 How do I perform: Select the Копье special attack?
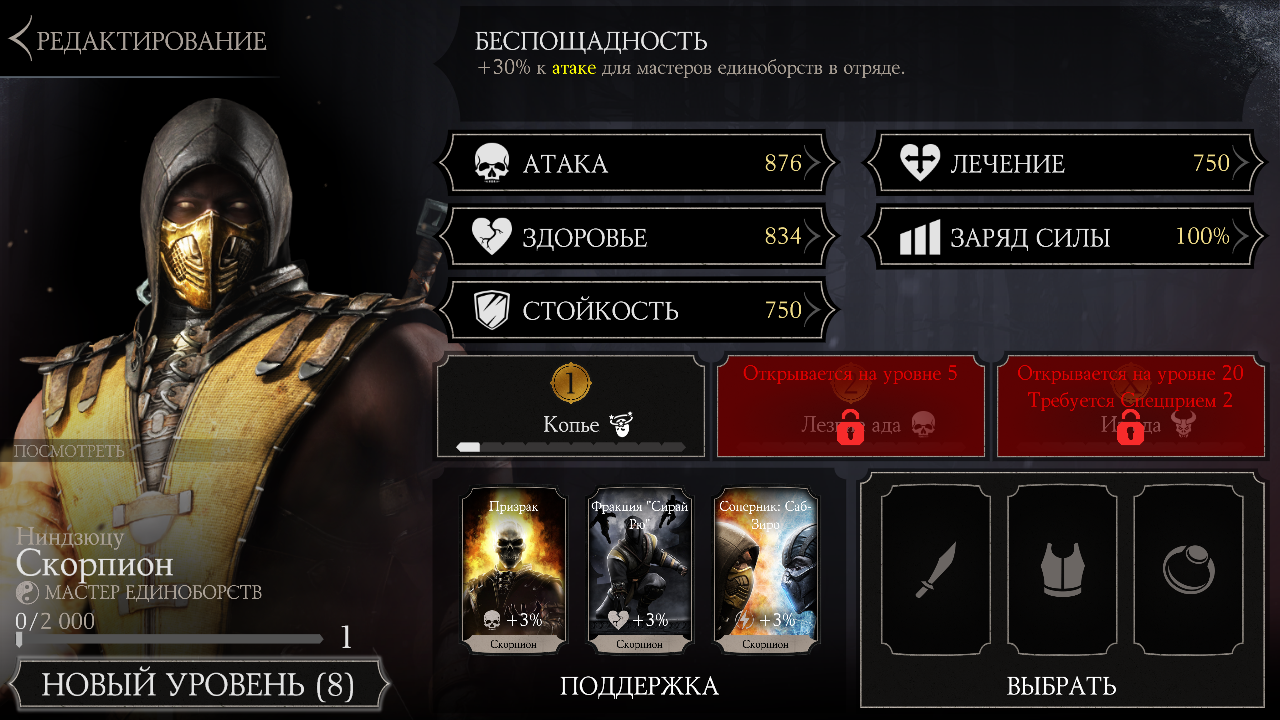[571, 407]
